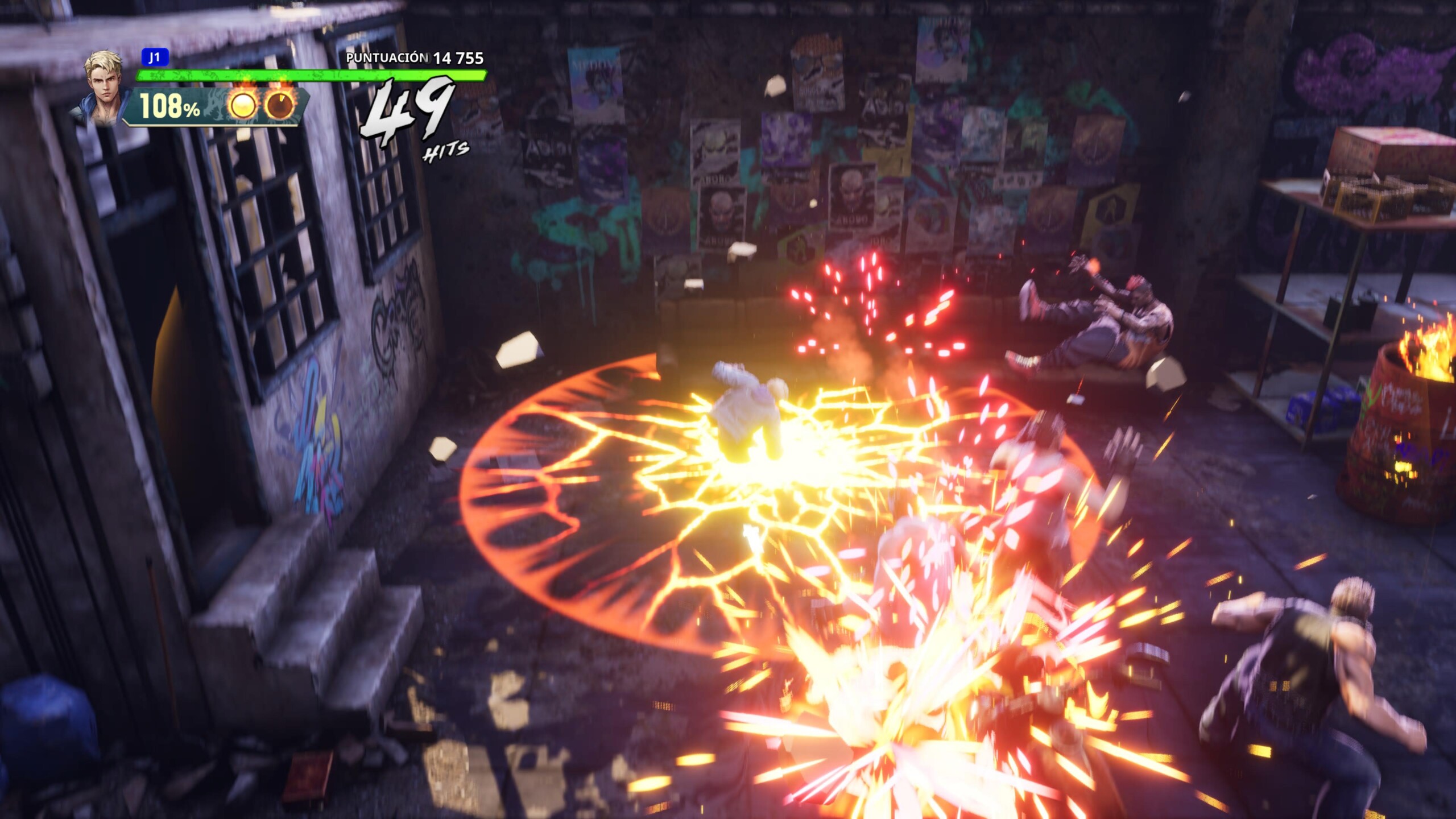Screen dimensions: 1456x819
Task: Select the bright filled flame orb
Action: click(x=243, y=105)
